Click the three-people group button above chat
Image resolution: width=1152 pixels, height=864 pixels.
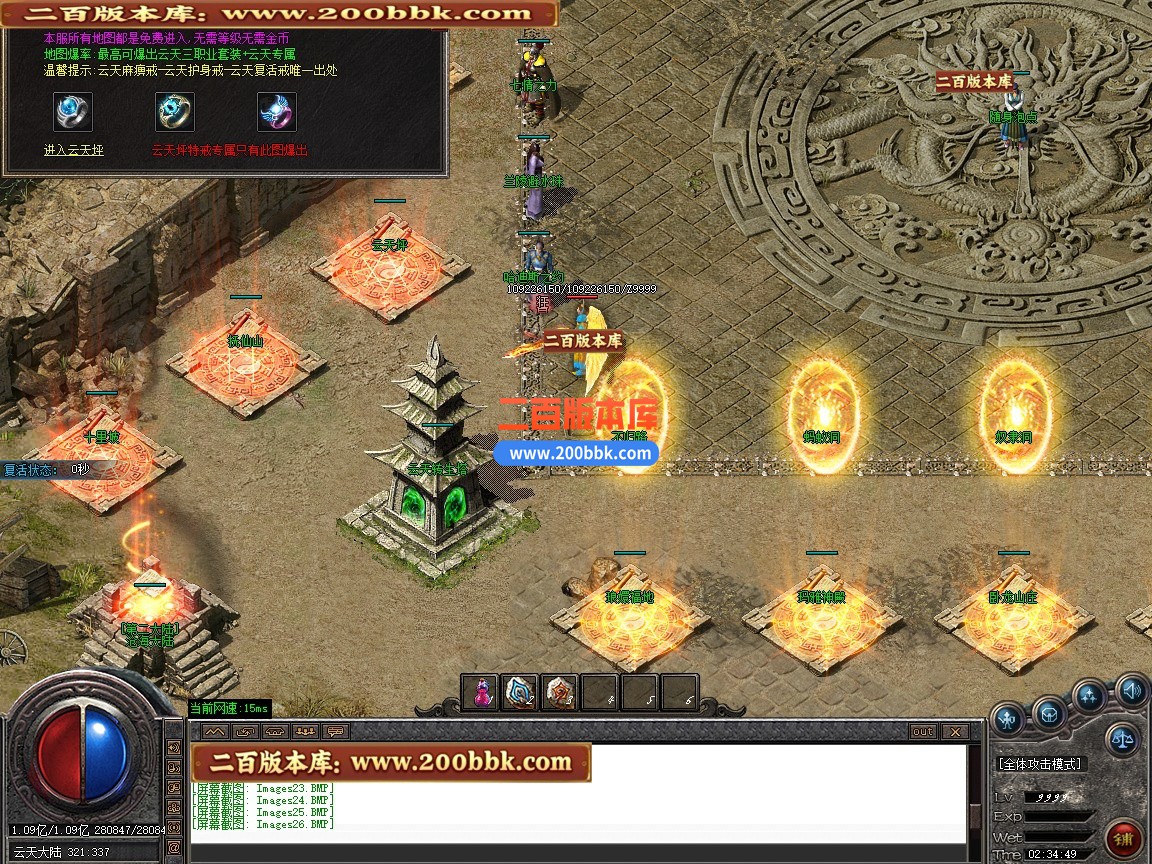[305, 731]
